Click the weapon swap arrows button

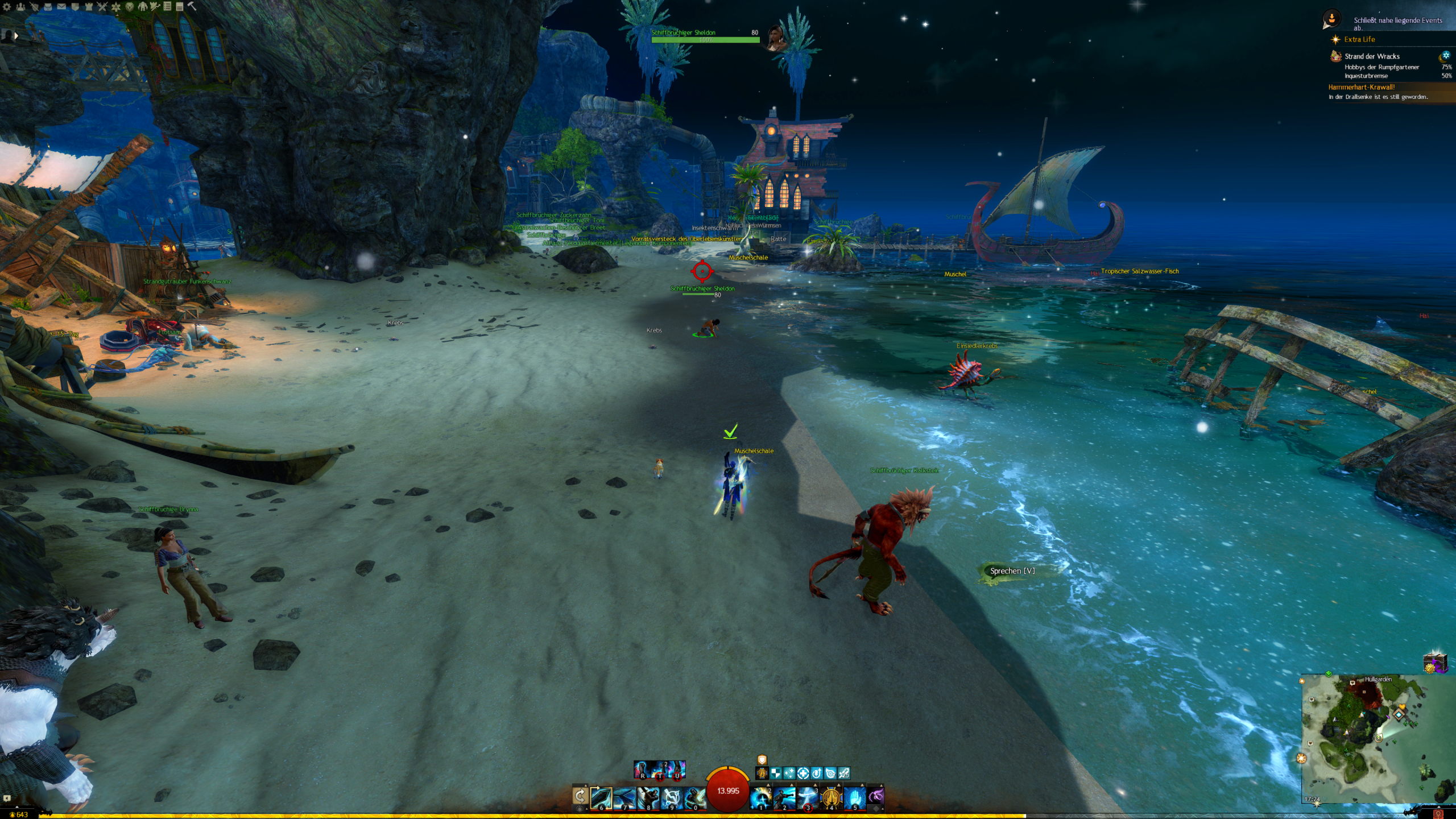tap(580, 796)
